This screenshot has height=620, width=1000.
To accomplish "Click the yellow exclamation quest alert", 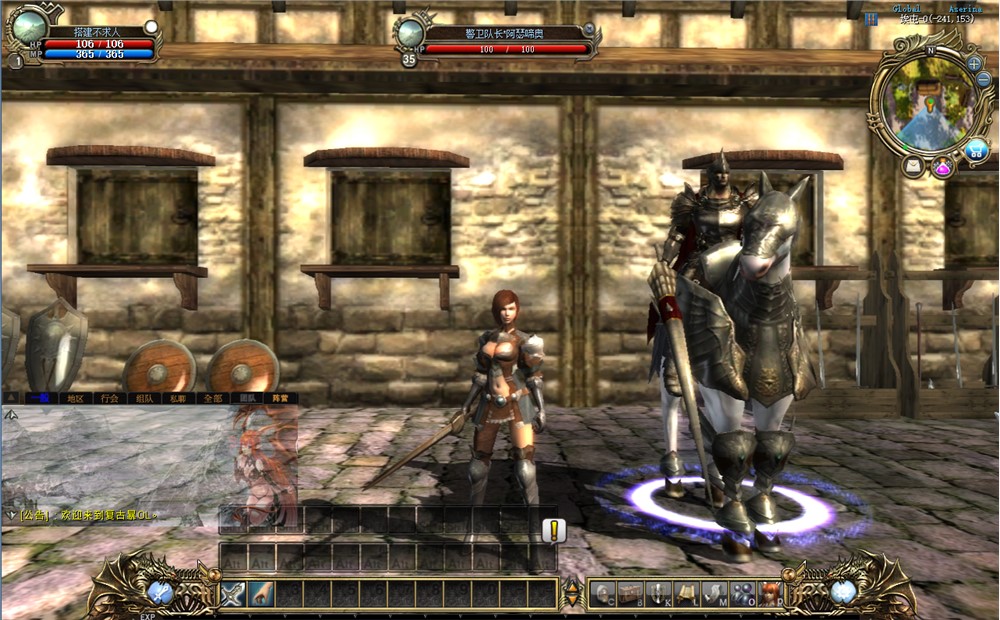I will click(553, 531).
